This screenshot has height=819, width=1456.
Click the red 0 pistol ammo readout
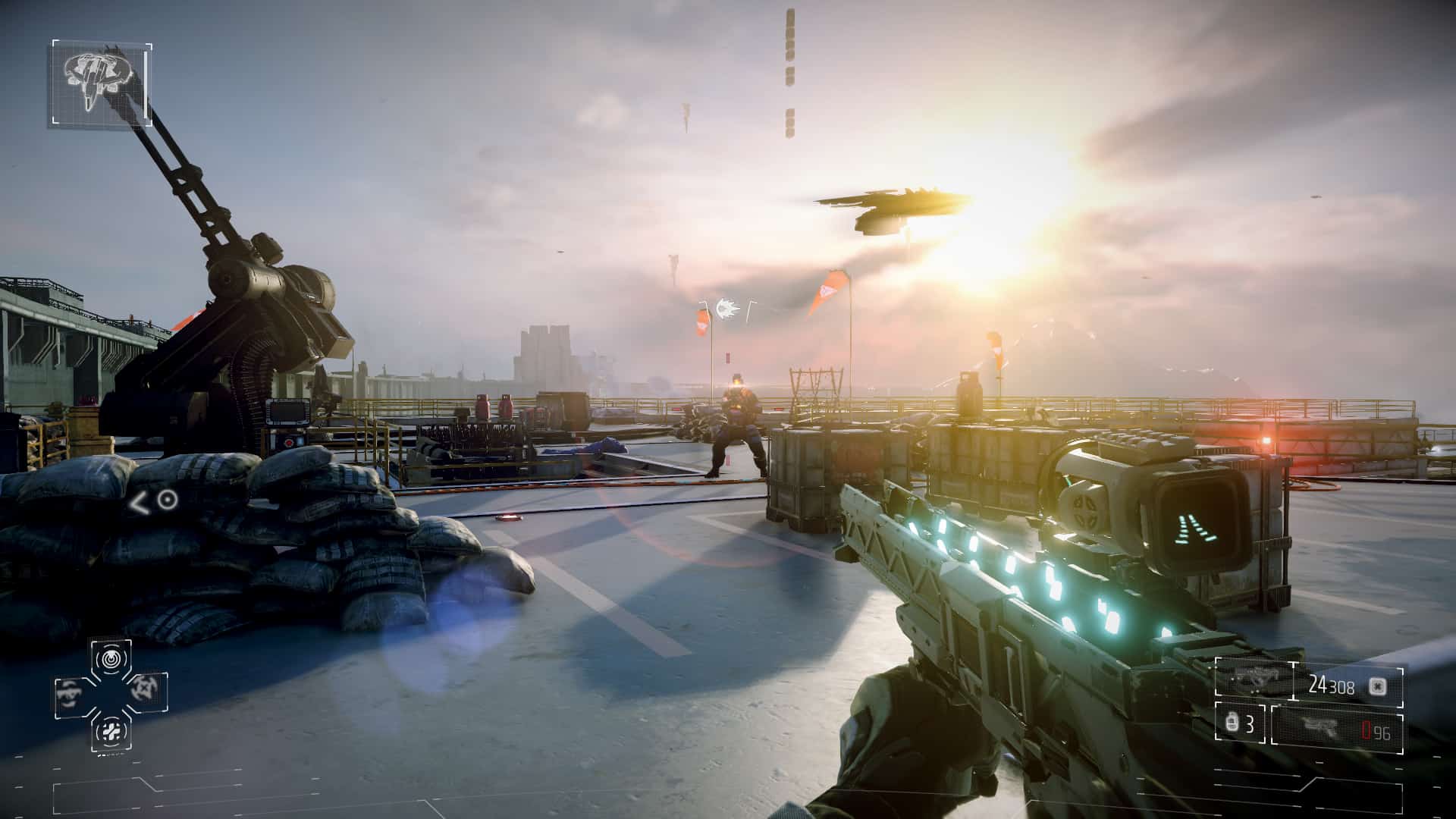coord(1363,729)
